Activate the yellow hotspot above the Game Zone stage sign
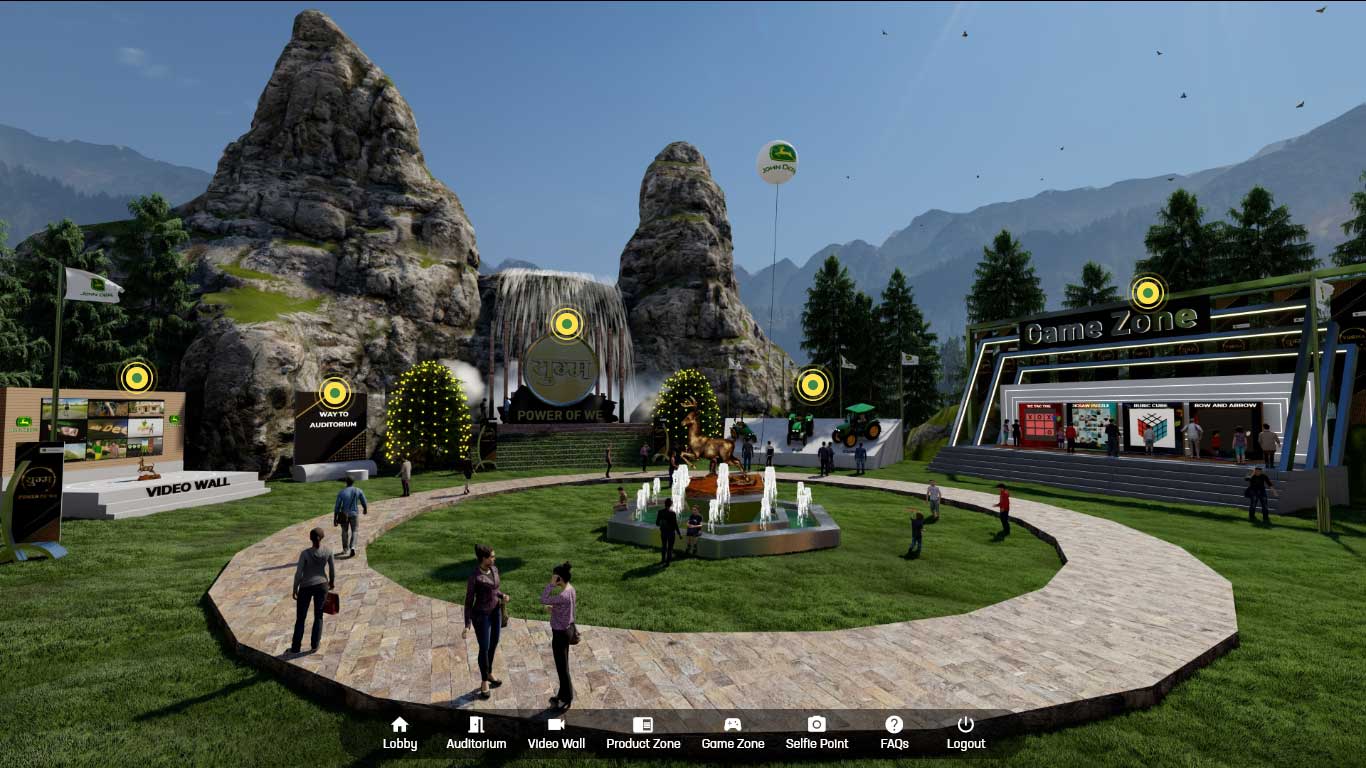 coord(1148,293)
